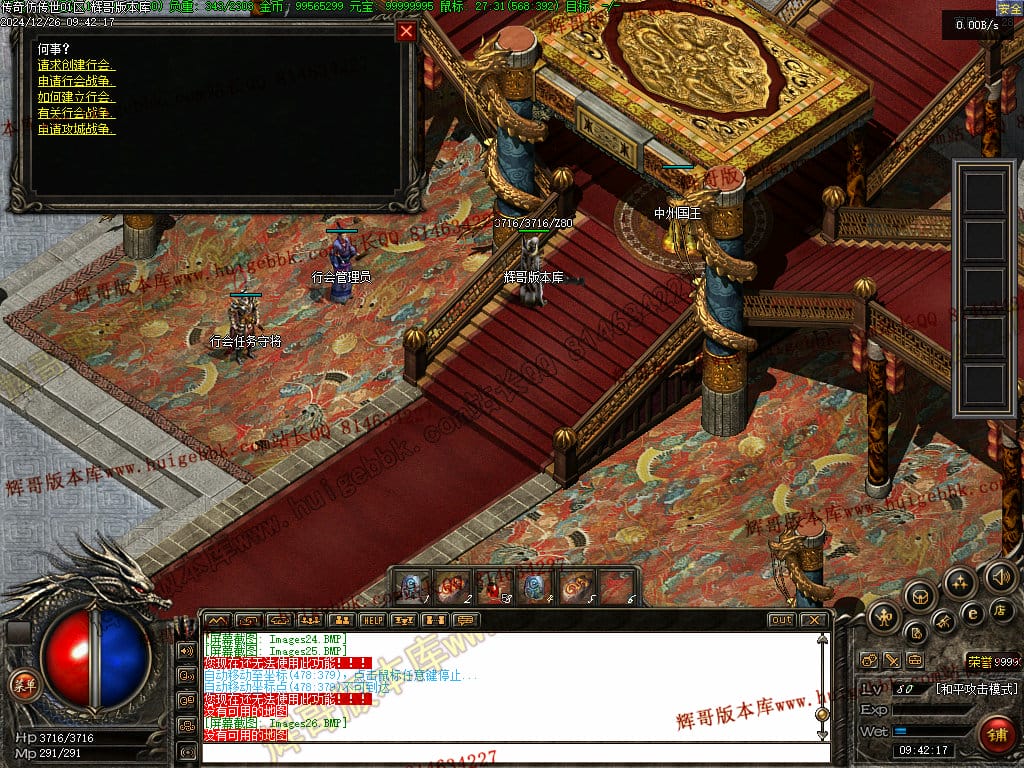Screen dimensions: 1024x768
Task: Choose 有关行会战争 in the dialogue
Action: pos(76,113)
